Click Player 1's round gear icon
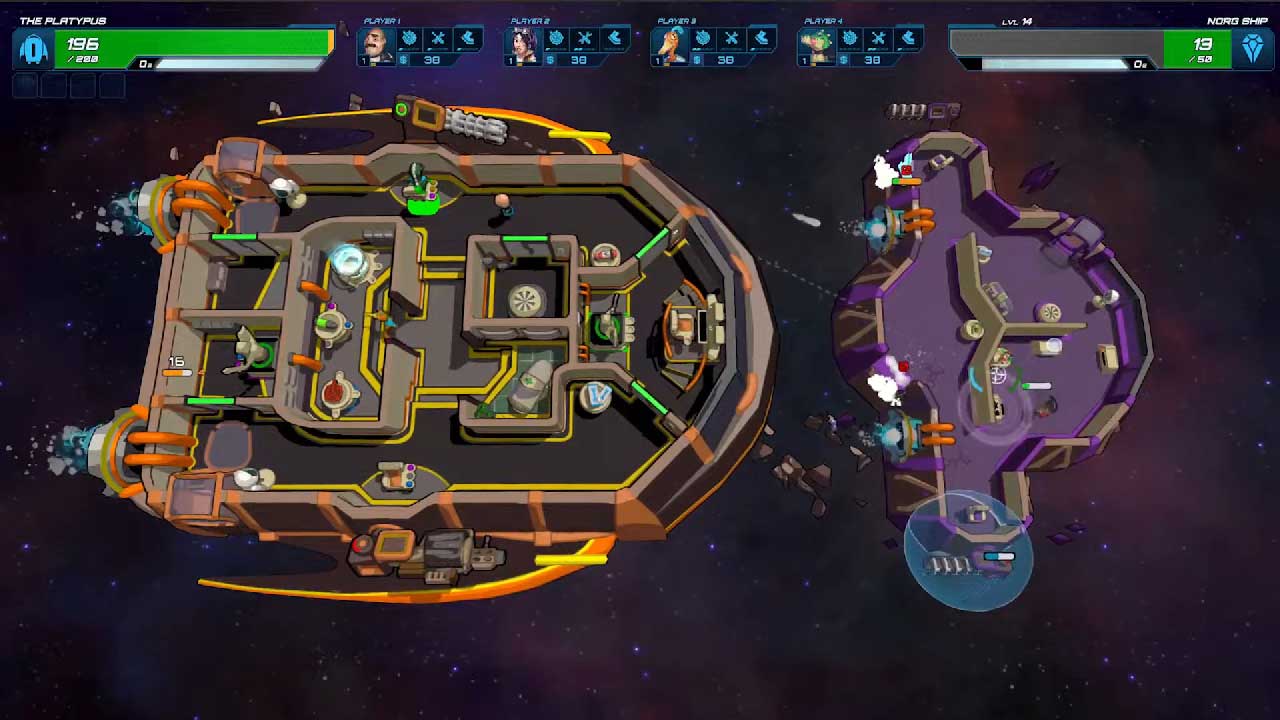The image size is (1280, 720). tap(409, 39)
